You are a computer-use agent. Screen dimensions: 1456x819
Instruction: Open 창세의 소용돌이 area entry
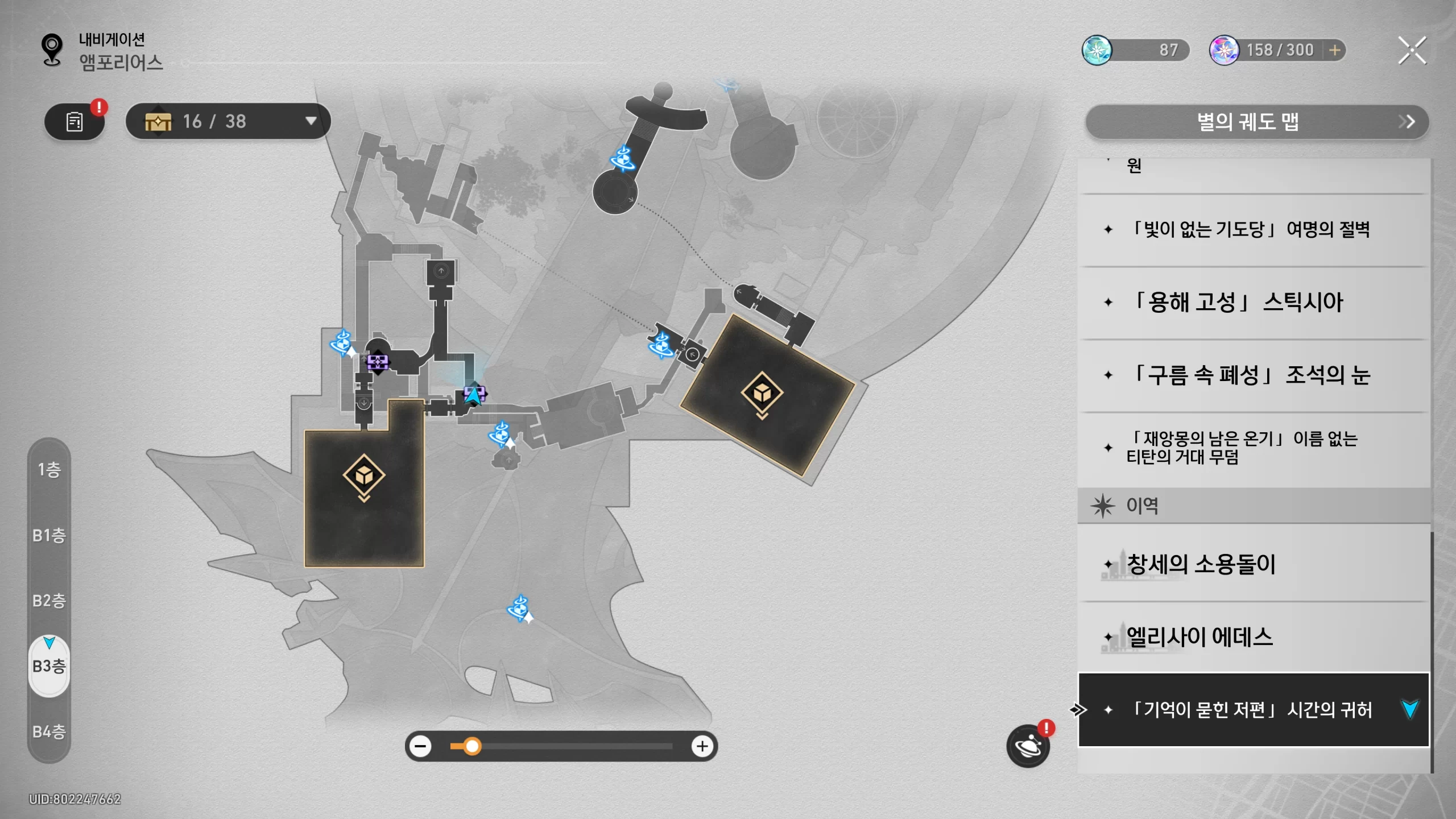pyautogui.click(x=1251, y=564)
